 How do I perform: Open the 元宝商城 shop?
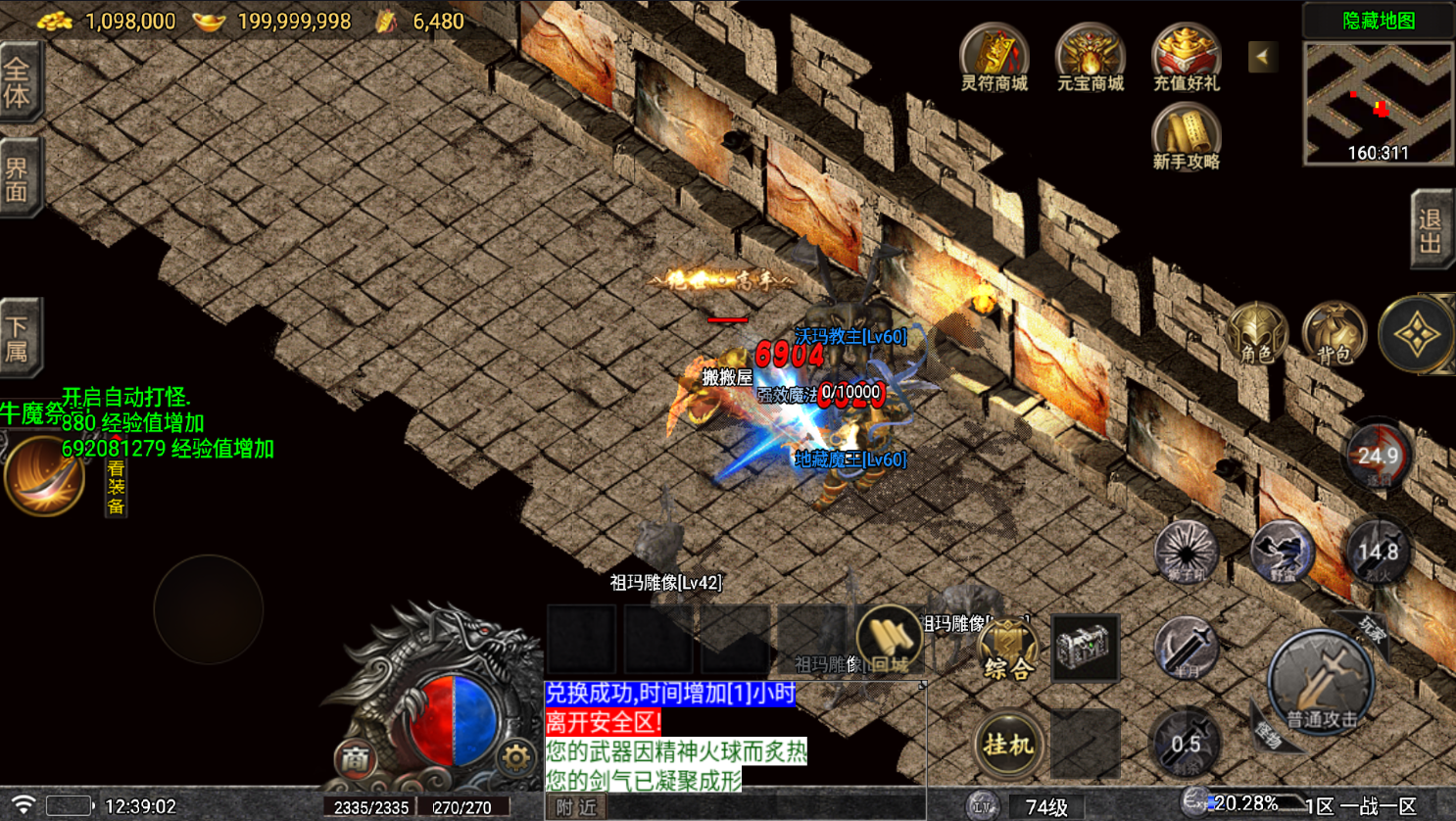pos(1090,57)
